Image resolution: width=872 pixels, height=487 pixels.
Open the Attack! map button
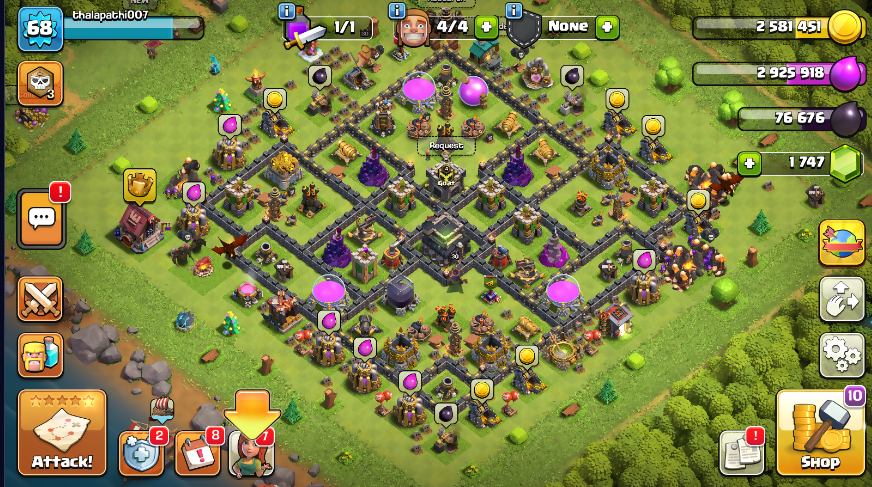coord(62,432)
